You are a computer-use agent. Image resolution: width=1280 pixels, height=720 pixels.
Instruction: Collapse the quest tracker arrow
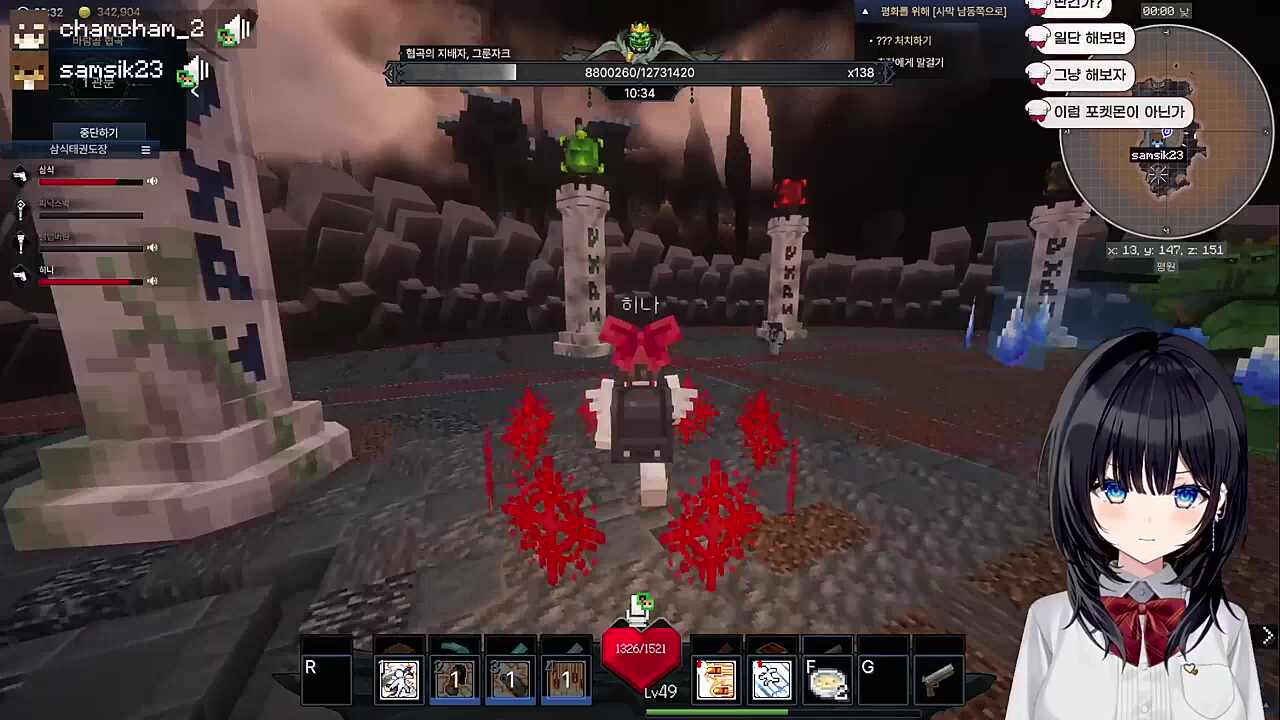(x=865, y=11)
